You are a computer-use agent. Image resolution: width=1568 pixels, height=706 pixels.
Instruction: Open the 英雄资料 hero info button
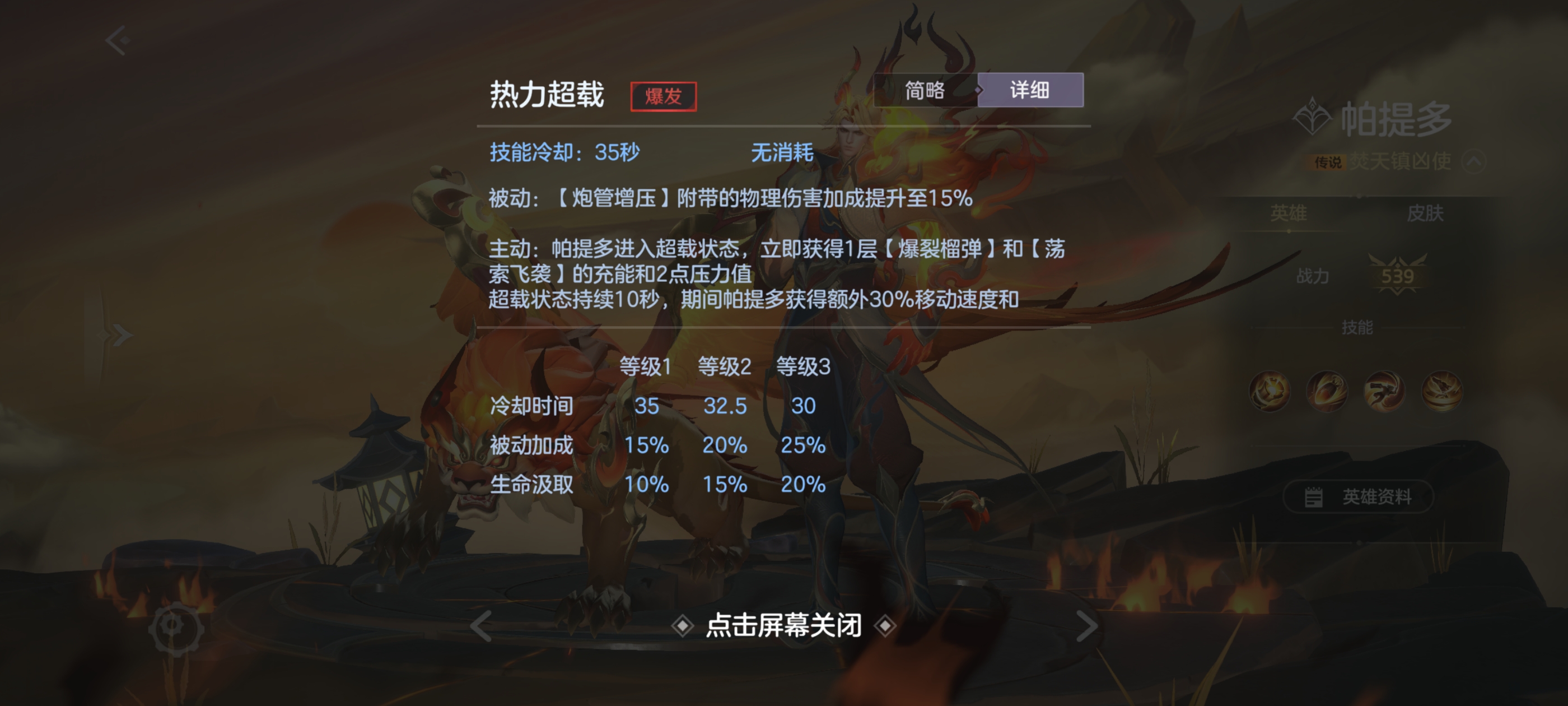[1358, 496]
